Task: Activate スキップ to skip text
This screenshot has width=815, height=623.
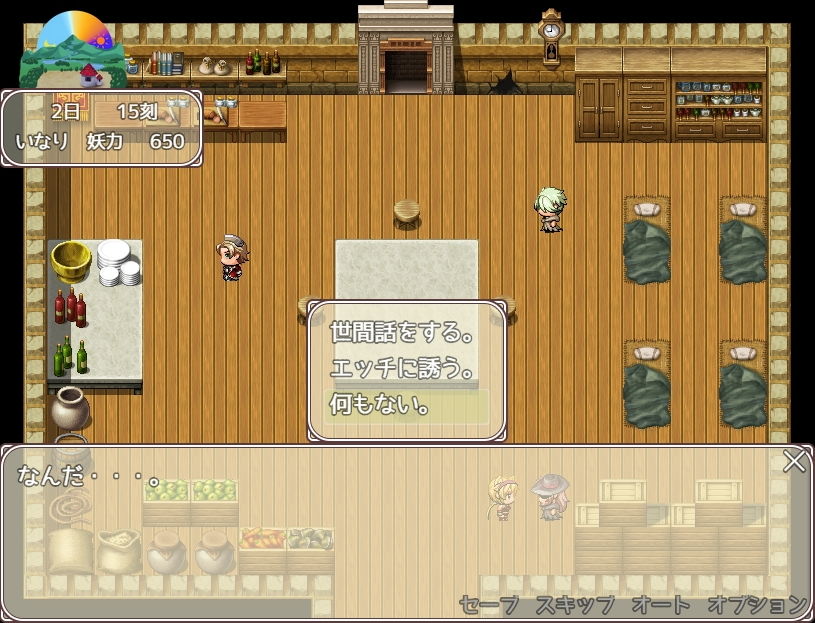Action: [574, 604]
